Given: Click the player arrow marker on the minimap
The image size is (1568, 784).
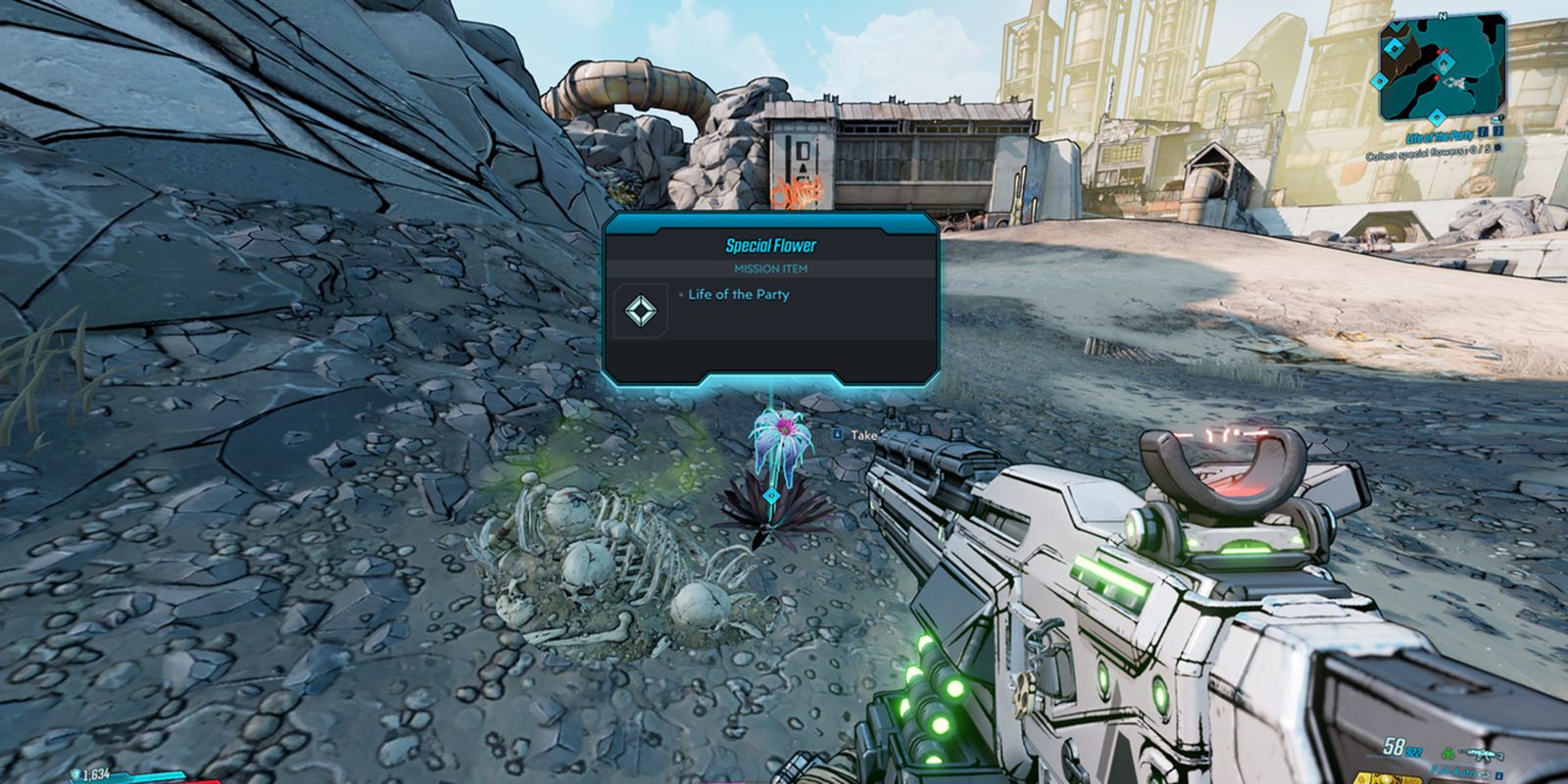Looking at the screenshot, I should (1445, 65).
